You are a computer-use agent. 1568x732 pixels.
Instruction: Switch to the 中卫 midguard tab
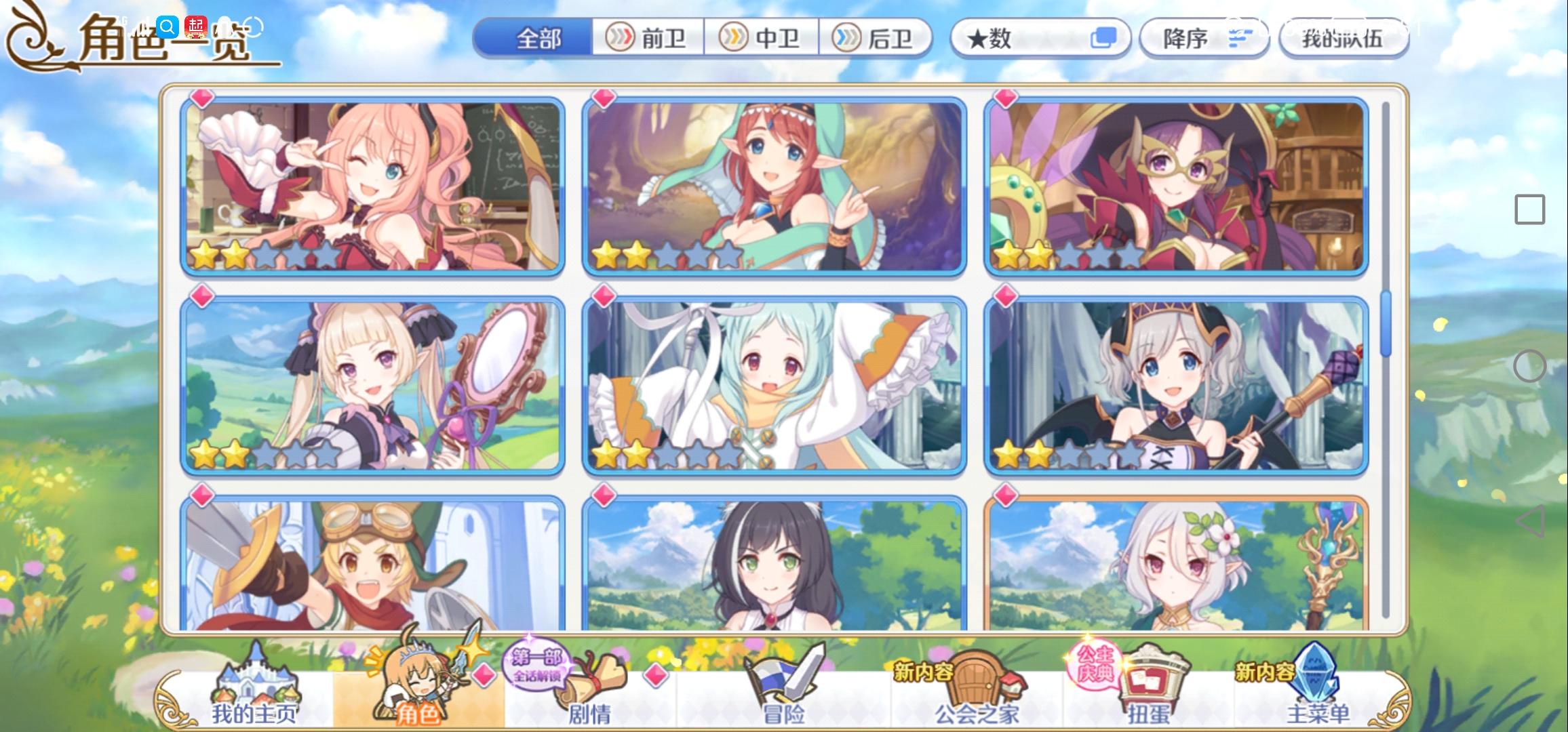click(761, 39)
